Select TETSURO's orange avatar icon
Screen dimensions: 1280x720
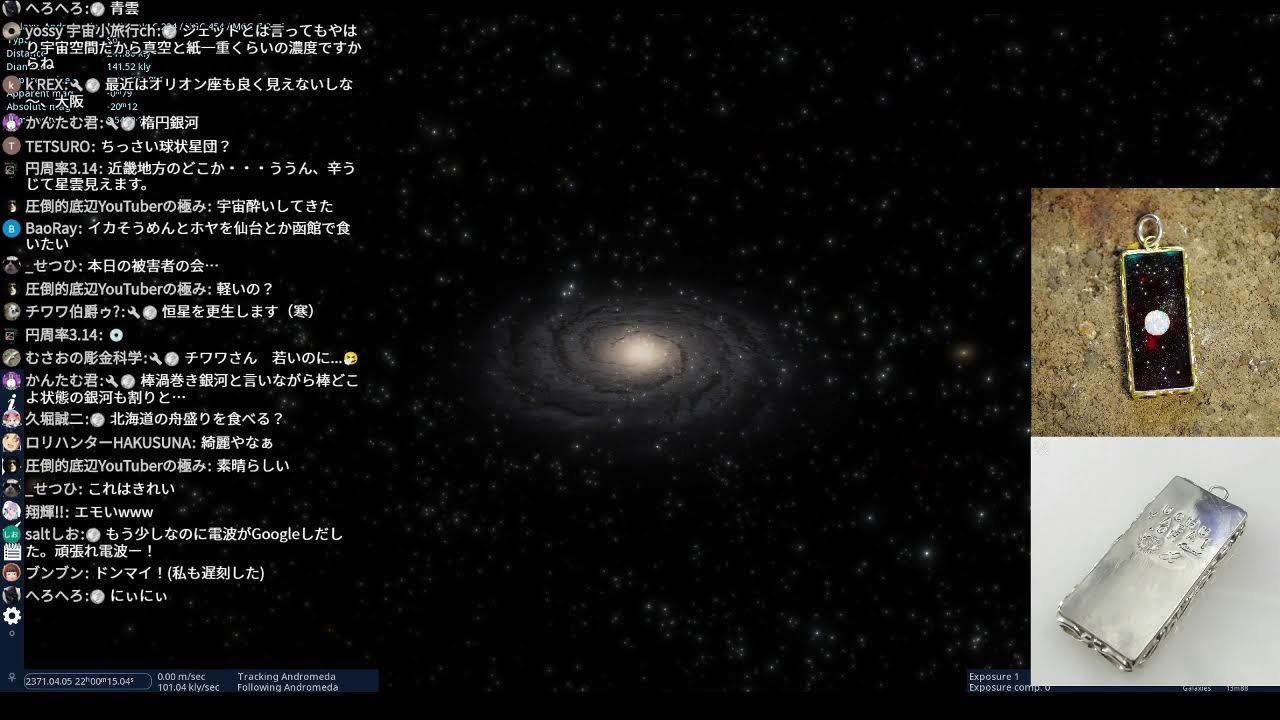point(10,147)
